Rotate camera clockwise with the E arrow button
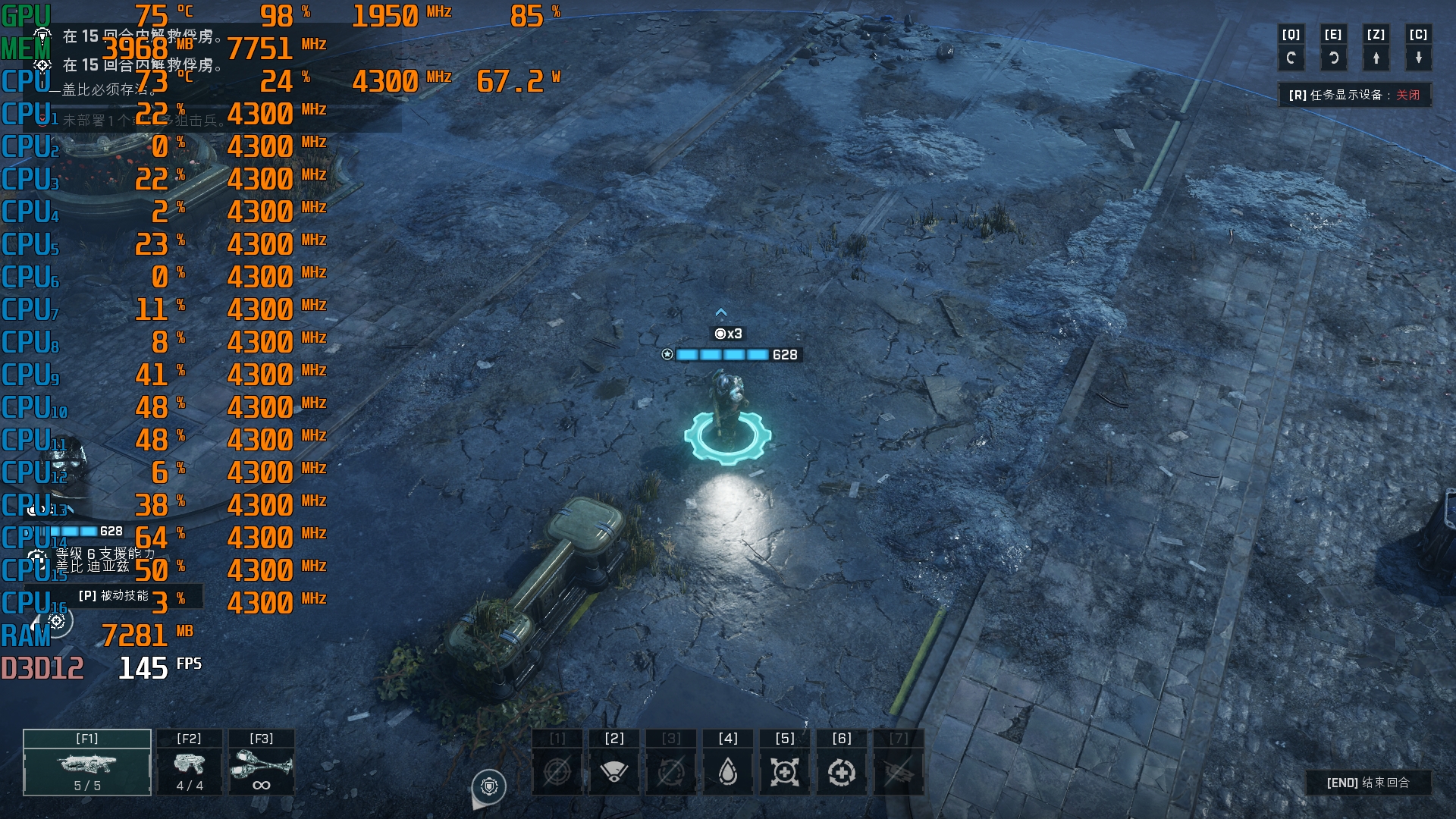1456x819 pixels. coord(1333,58)
